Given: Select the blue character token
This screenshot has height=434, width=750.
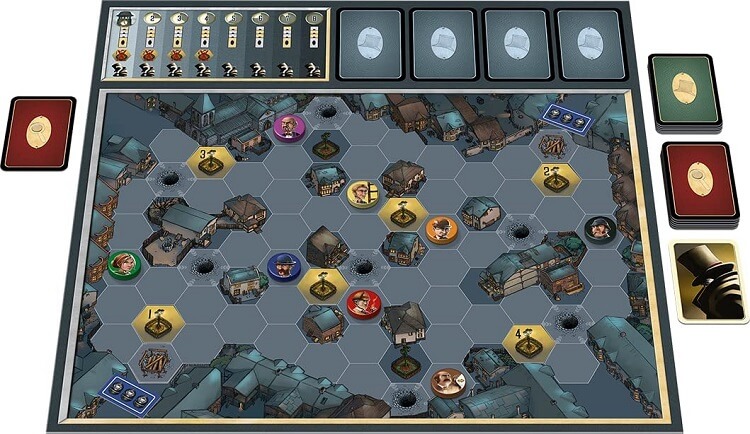Looking at the screenshot, I should coord(284,265).
